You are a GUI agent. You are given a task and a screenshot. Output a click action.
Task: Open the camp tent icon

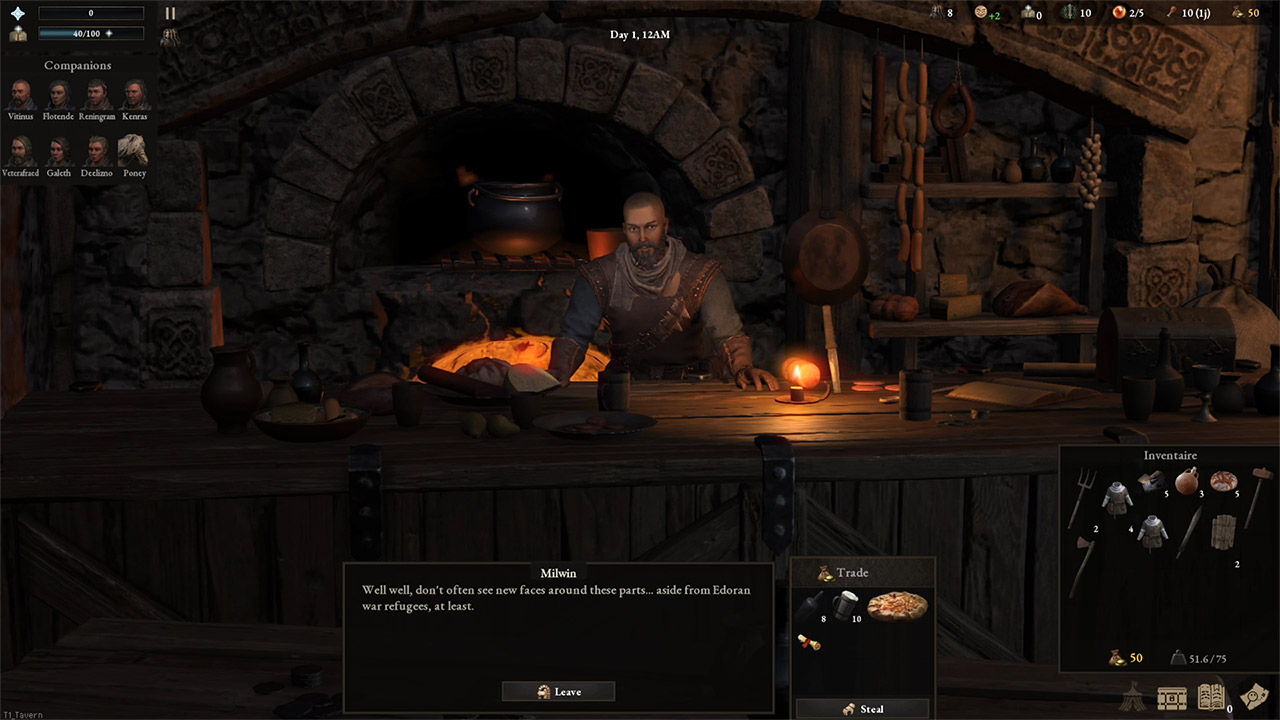pos(1132,696)
